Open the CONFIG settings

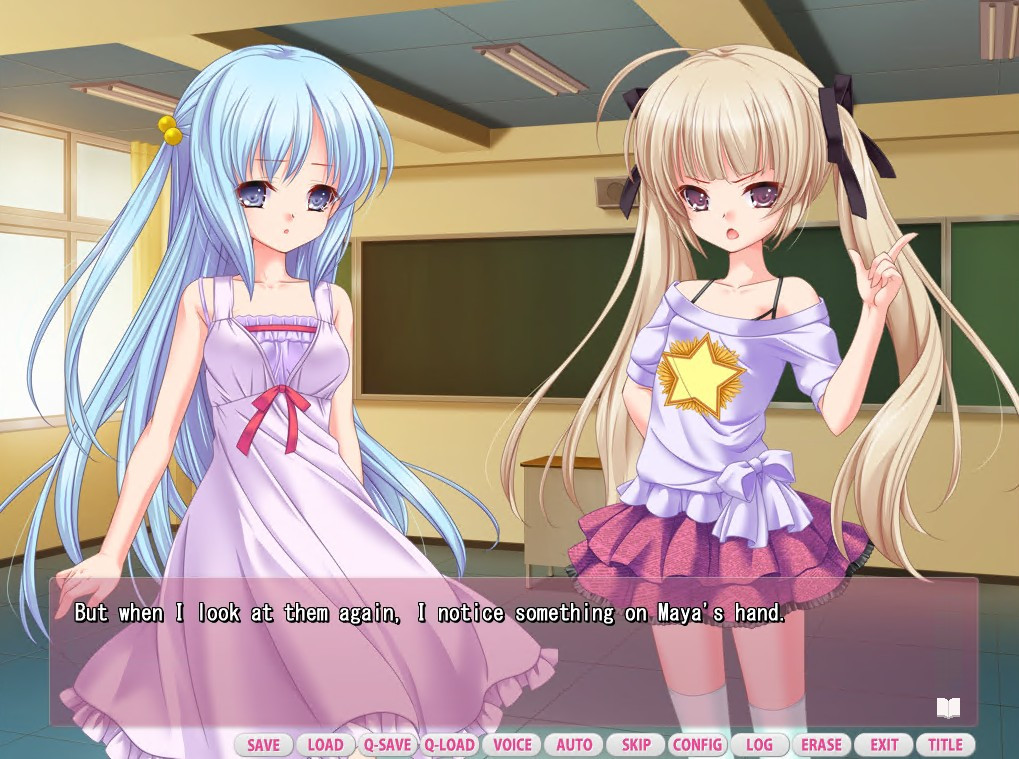[x=697, y=745]
